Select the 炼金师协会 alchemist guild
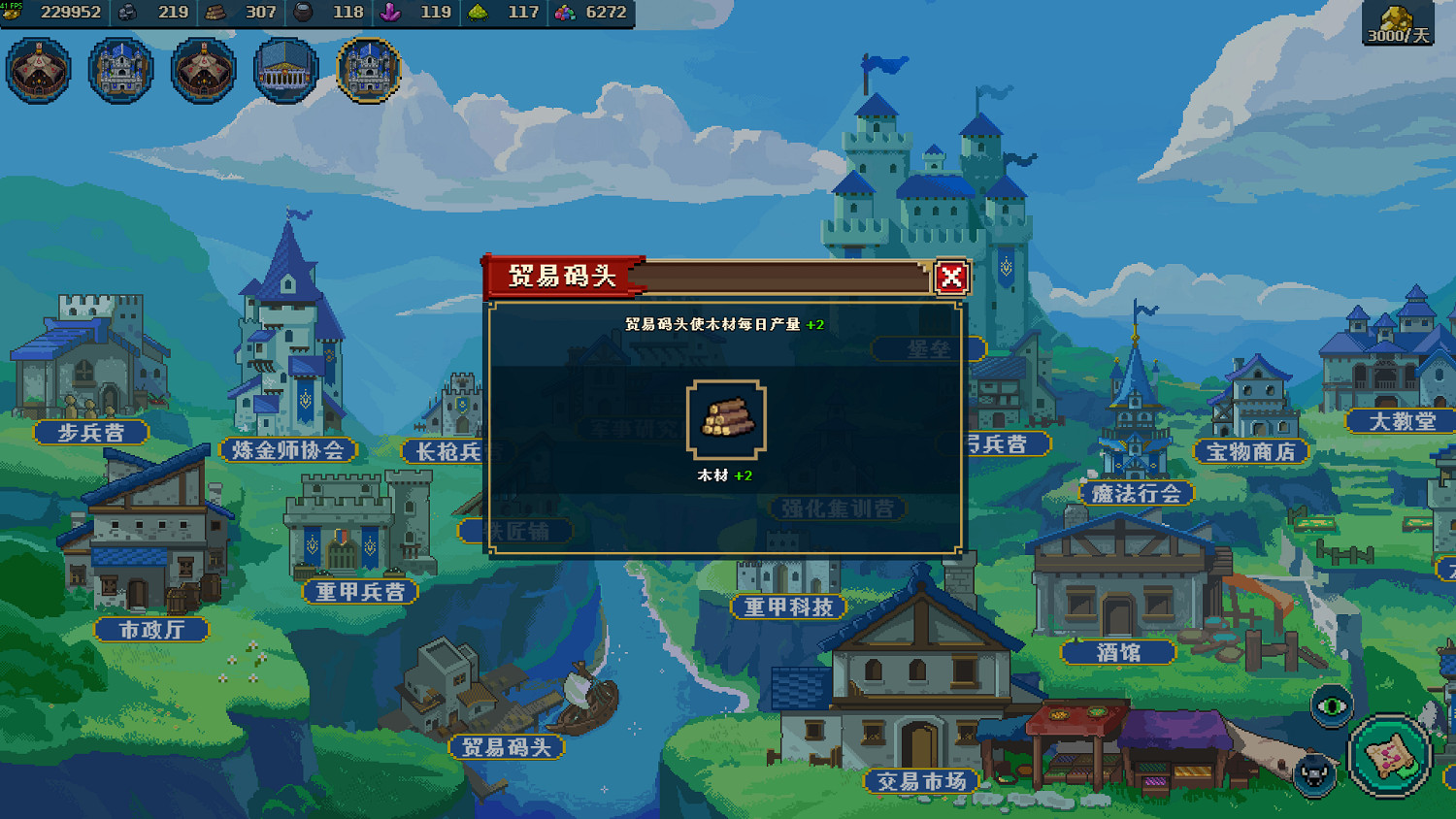This screenshot has height=819, width=1456. (x=288, y=450)
